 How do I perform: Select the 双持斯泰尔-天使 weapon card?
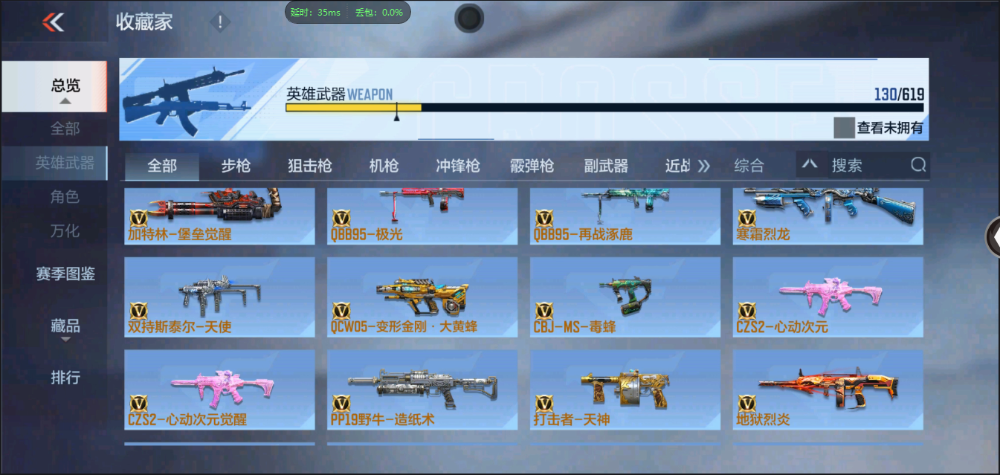(x=219, y=297)
